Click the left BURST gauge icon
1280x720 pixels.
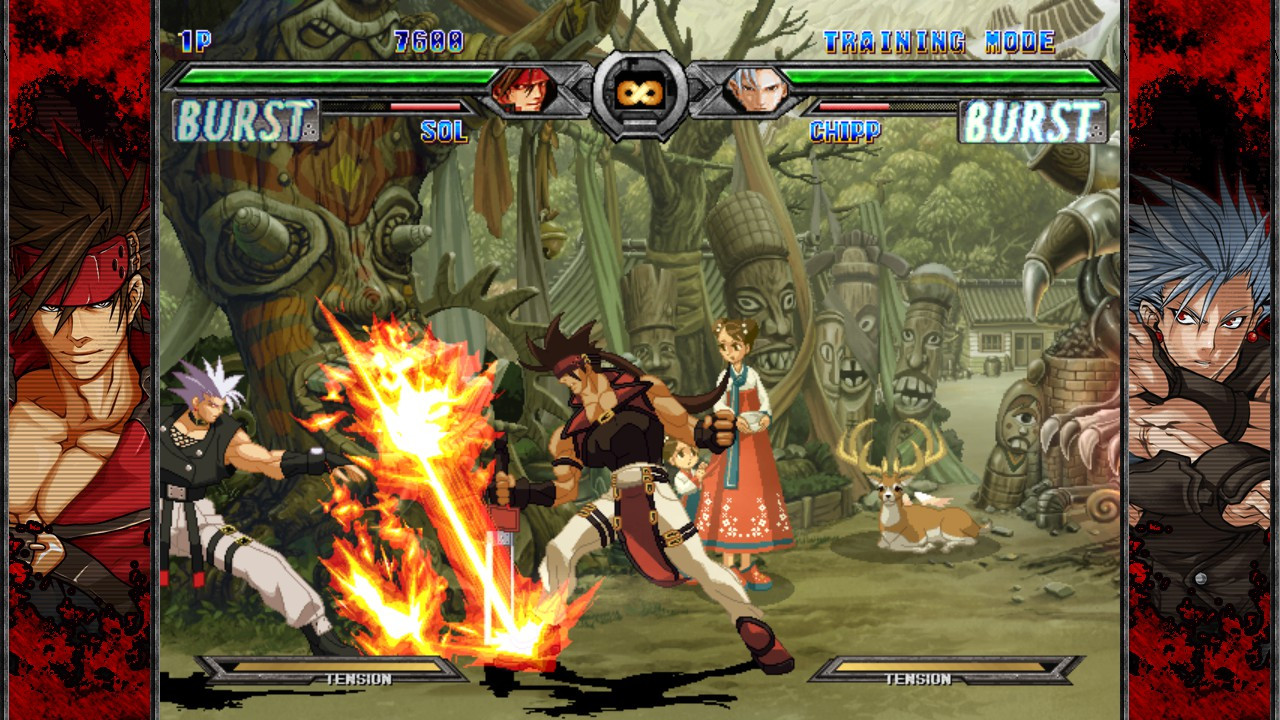[245, 120]
